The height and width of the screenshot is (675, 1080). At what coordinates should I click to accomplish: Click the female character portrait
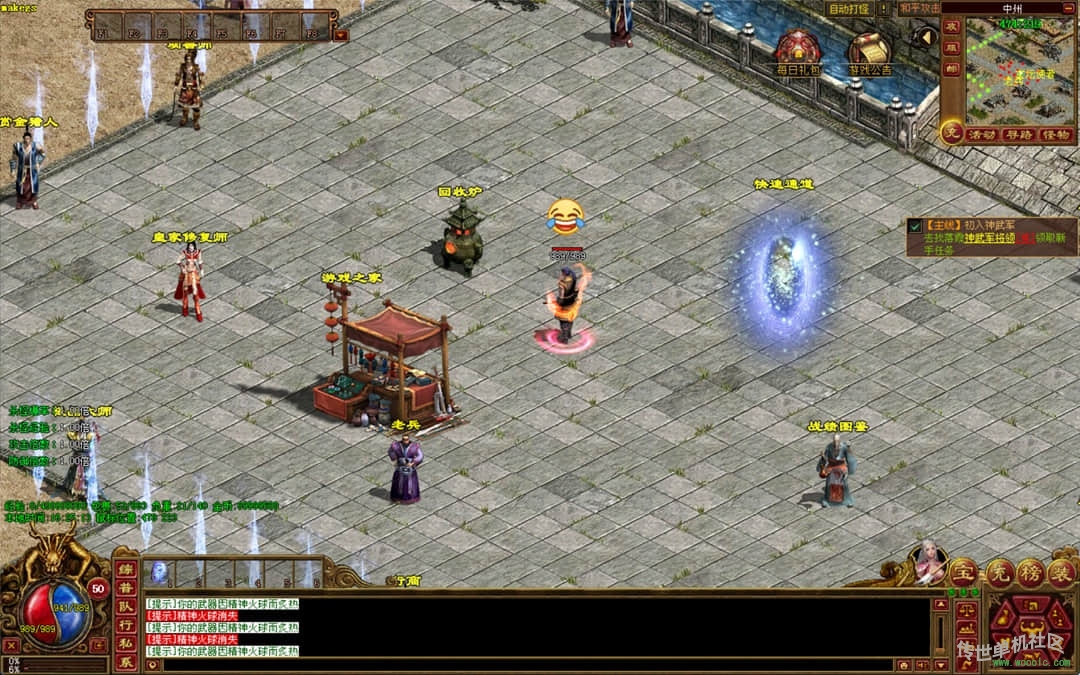[929, 563]
